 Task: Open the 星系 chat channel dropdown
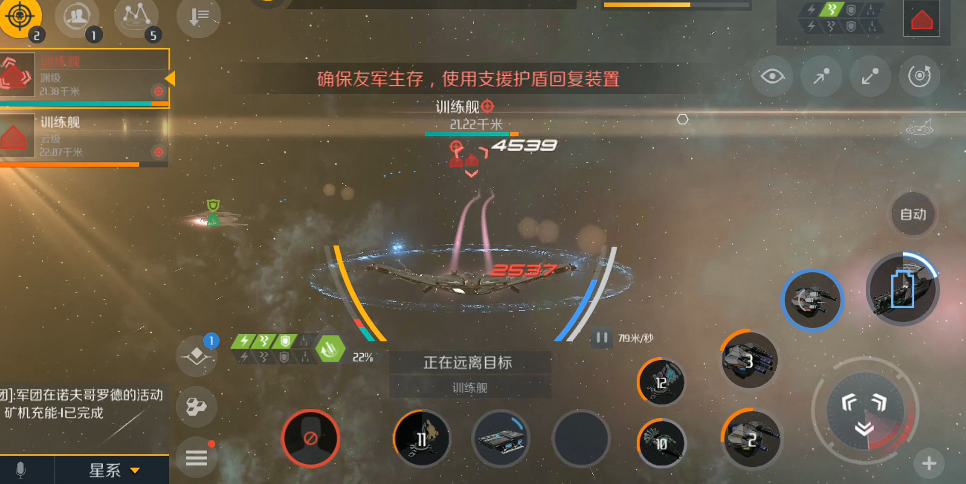coord(113,470)
